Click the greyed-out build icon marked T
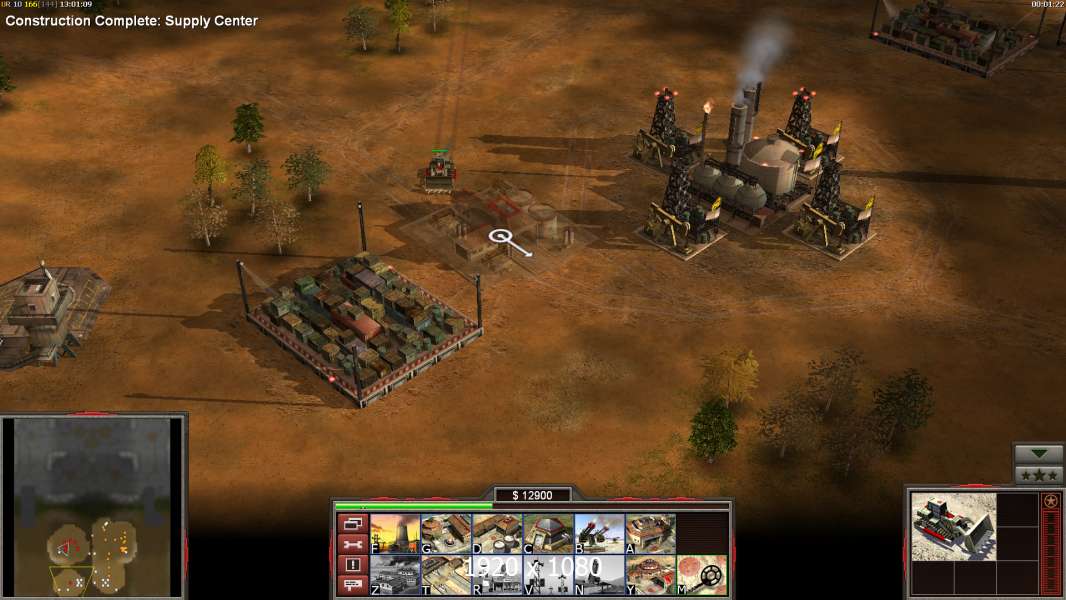Image resolution: width=1066 pixels, height=600 pixels. point(446,575)
